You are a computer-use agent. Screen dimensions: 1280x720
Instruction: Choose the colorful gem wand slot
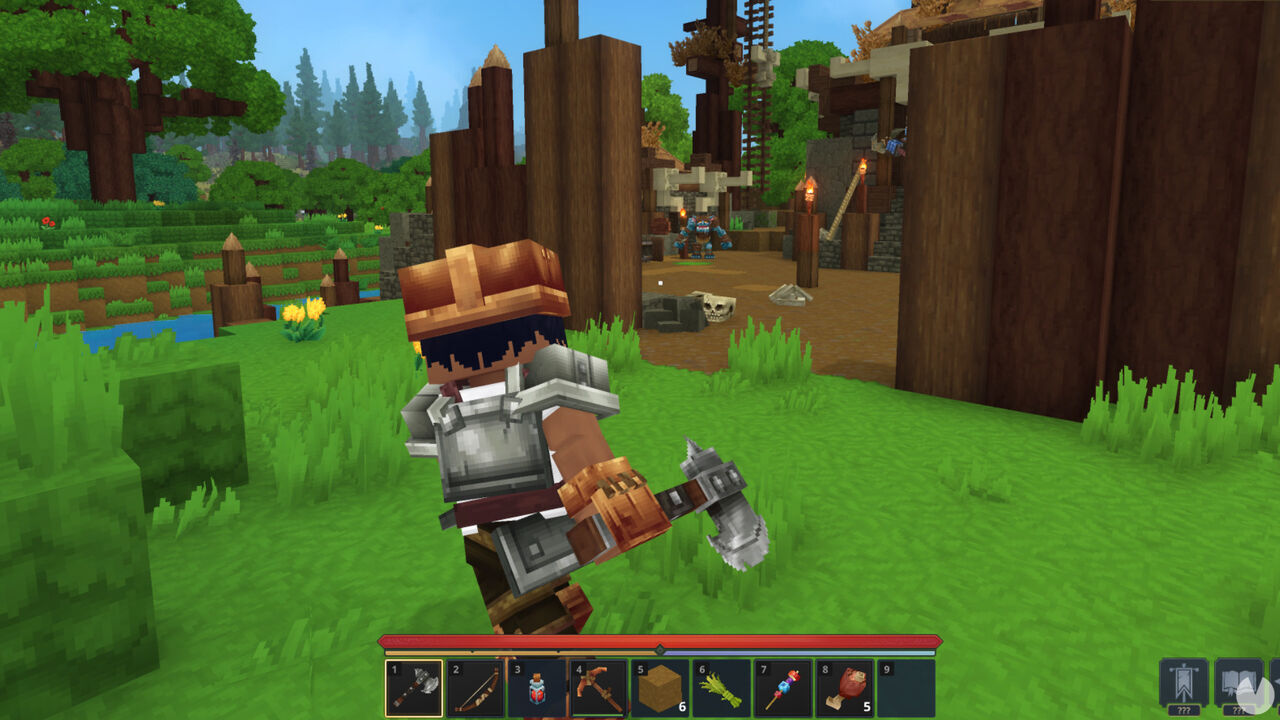(x=783, y=688)
